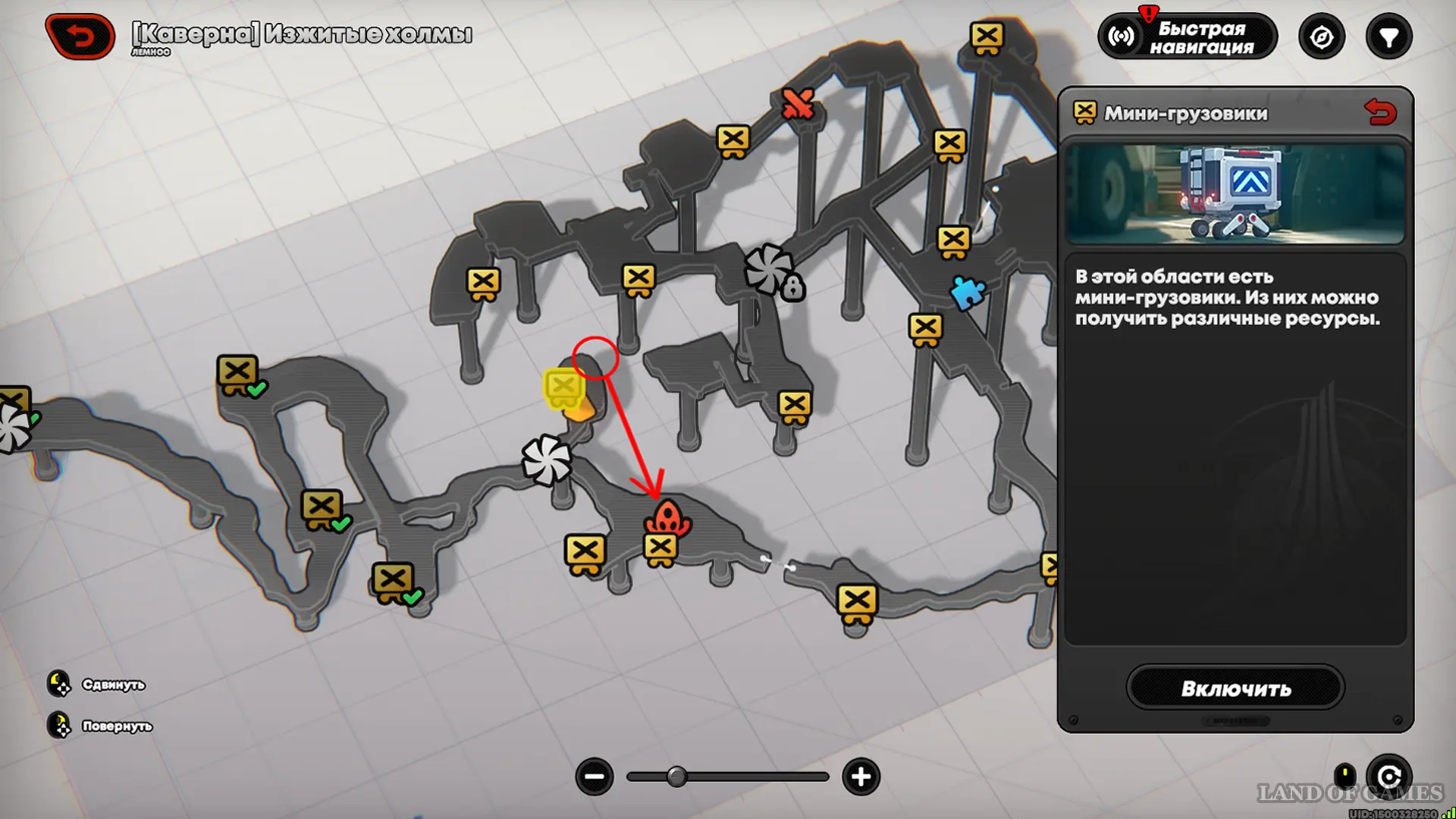
Task: View the mini-truck preview thumbnail
Action: 1235,194
